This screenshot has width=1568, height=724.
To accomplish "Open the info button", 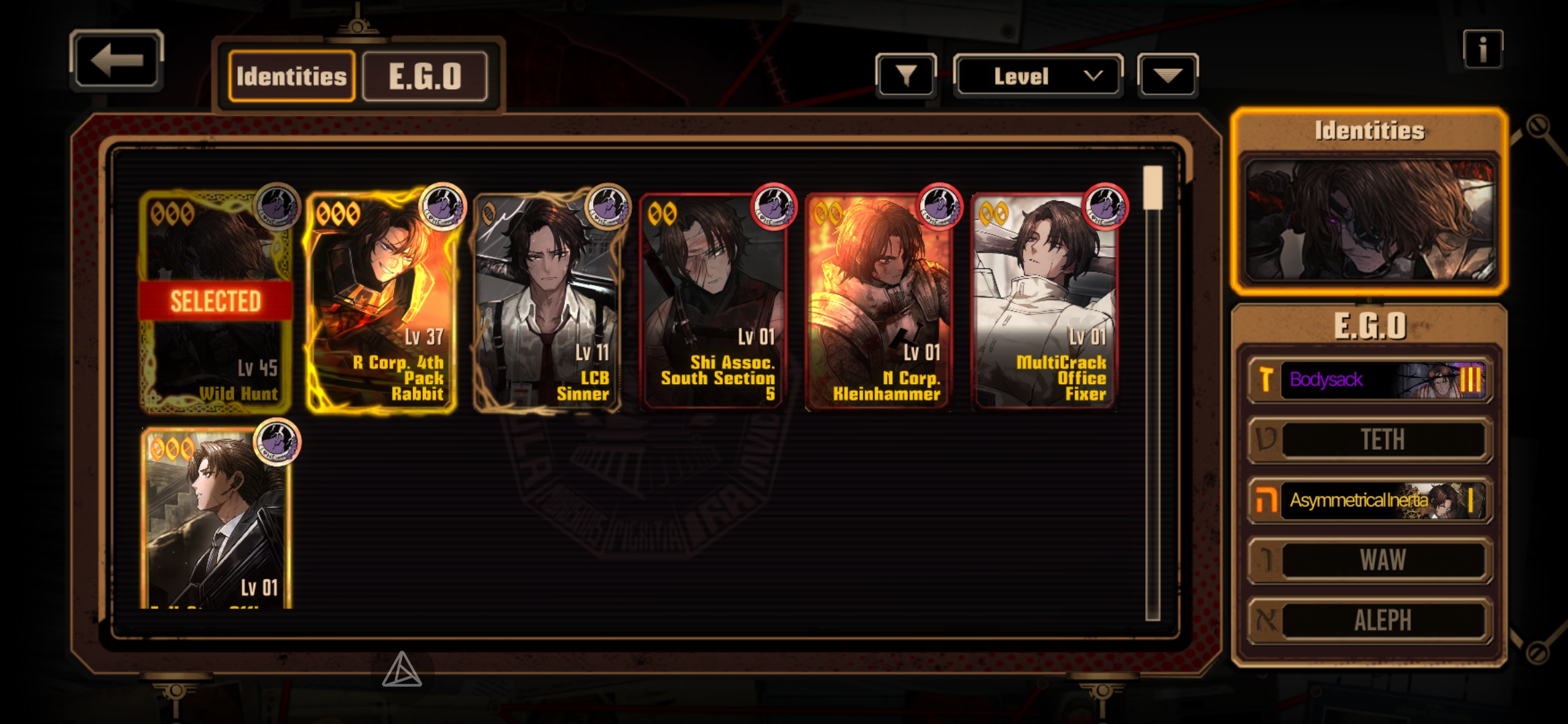I will (1482, 49).
